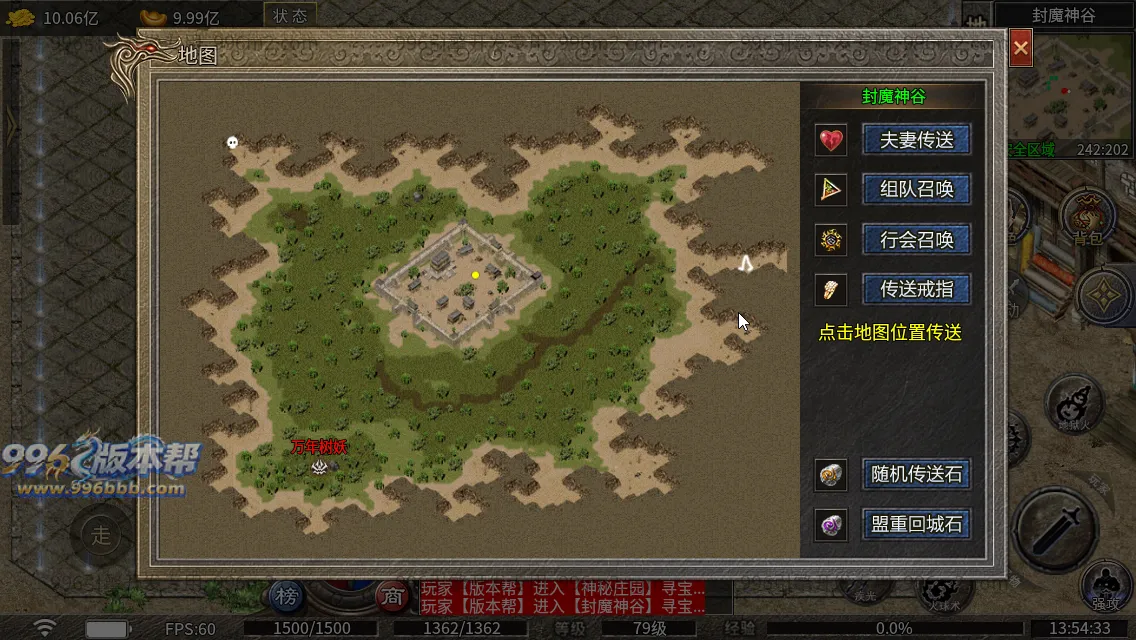1136x640 pixels.
Task: Click the white skull marker on the map
Action: [x=232, y=143]
